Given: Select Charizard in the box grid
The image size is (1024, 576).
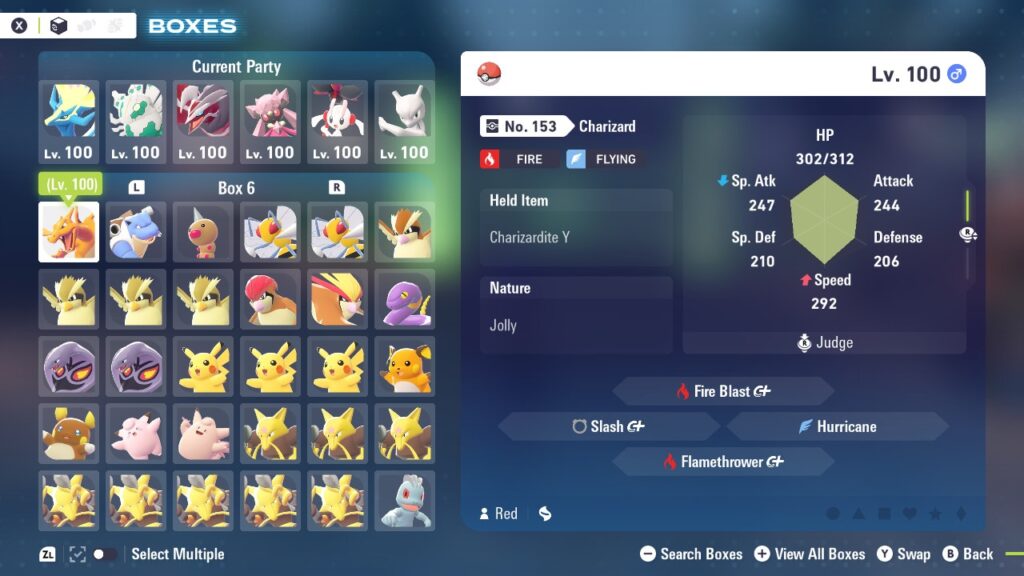Looking at the screenshot, I should (68, 231).
